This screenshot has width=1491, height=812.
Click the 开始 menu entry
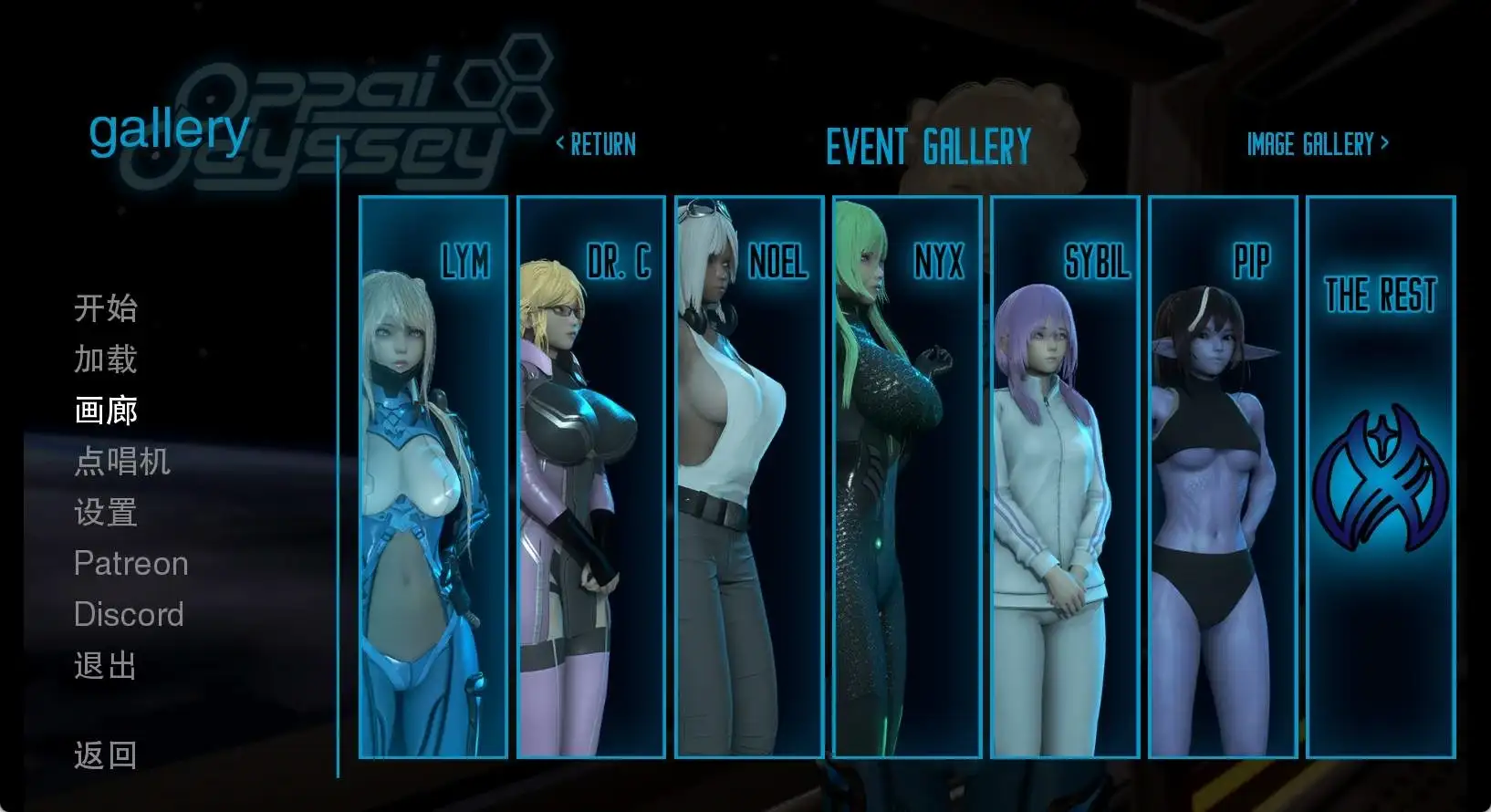106,308
